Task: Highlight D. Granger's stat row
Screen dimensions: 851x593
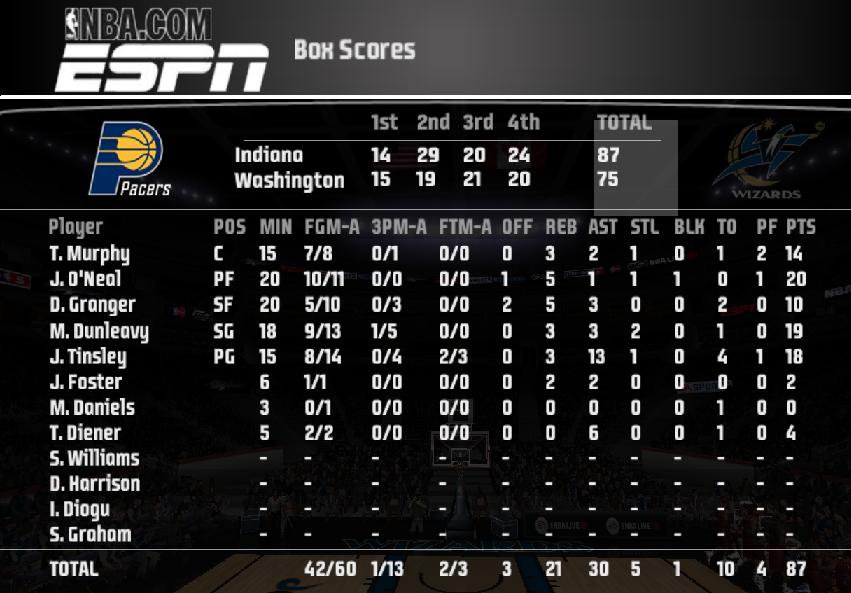Action: point(93,305)
